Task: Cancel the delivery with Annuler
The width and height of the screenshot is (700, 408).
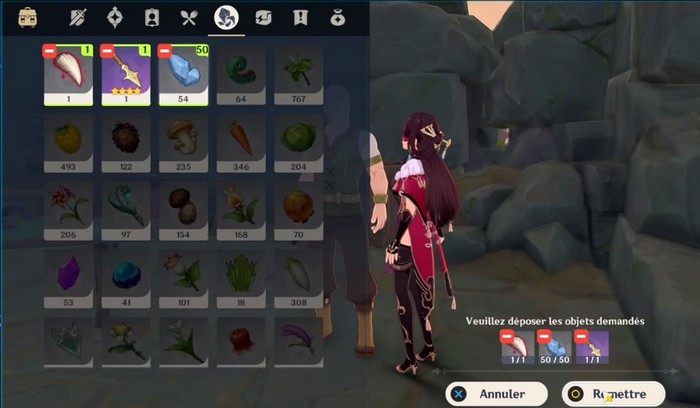Action: click(x=492, y=394)
